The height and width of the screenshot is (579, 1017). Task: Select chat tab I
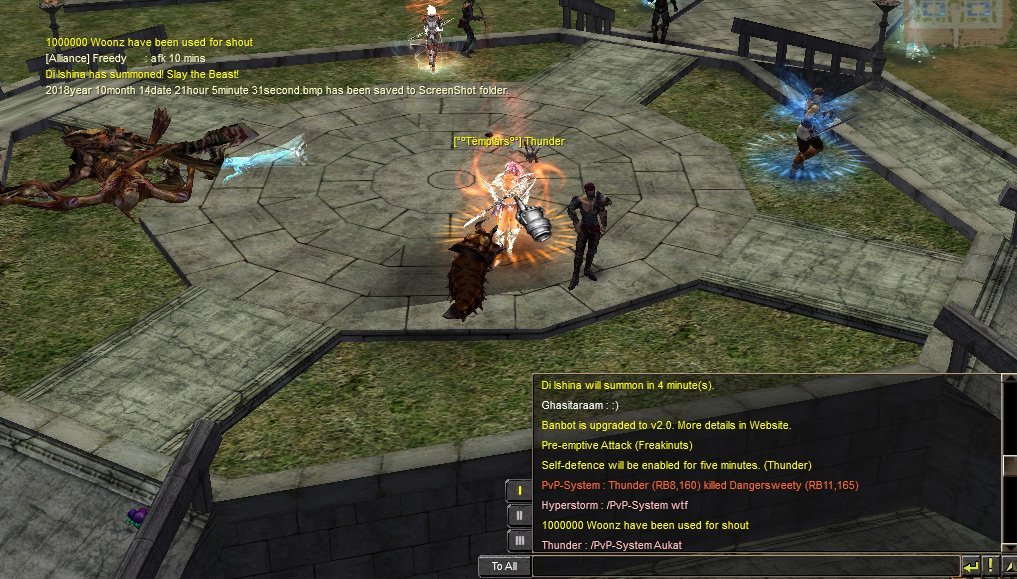coord(519,491)
